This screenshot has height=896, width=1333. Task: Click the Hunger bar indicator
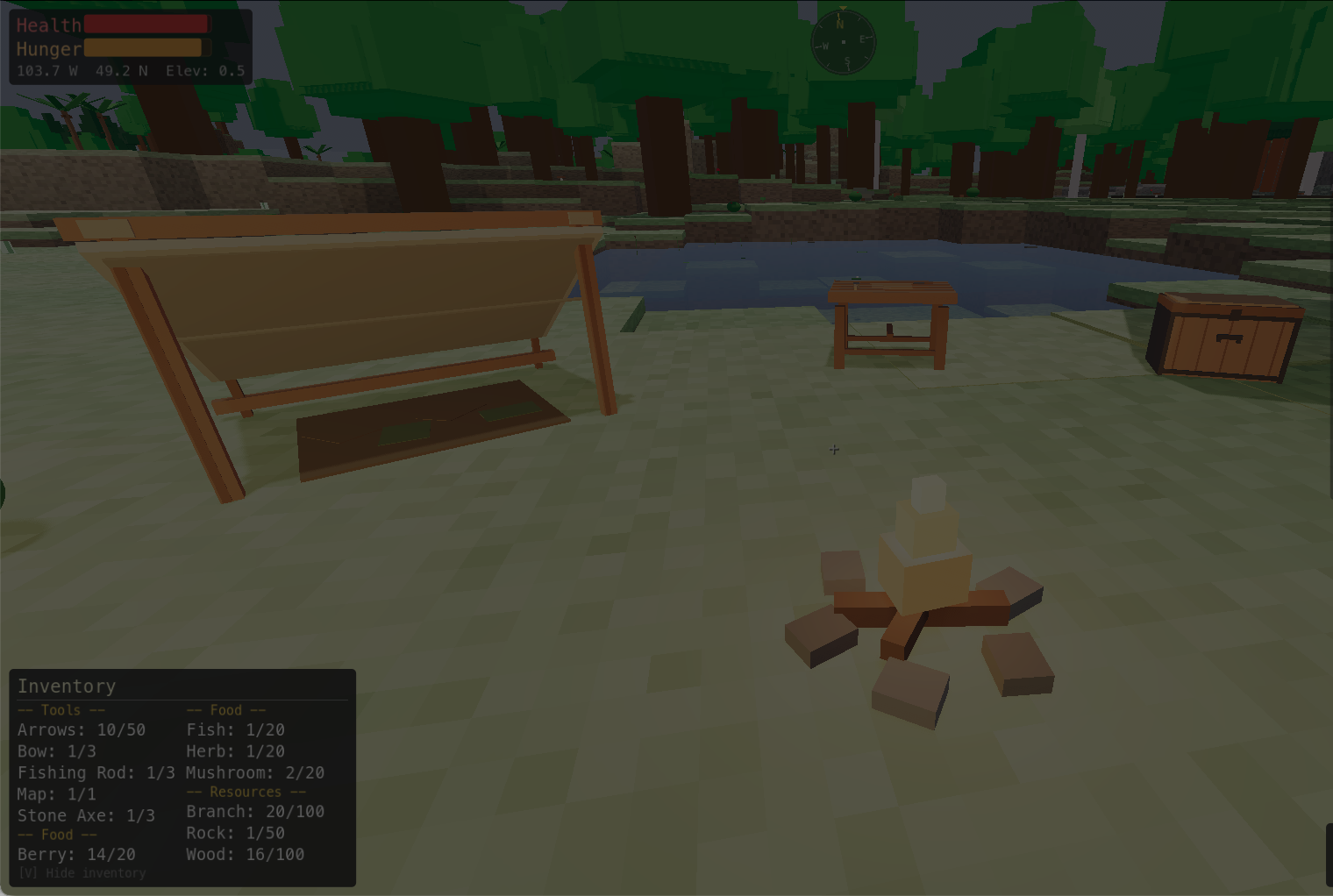point(145,49)
